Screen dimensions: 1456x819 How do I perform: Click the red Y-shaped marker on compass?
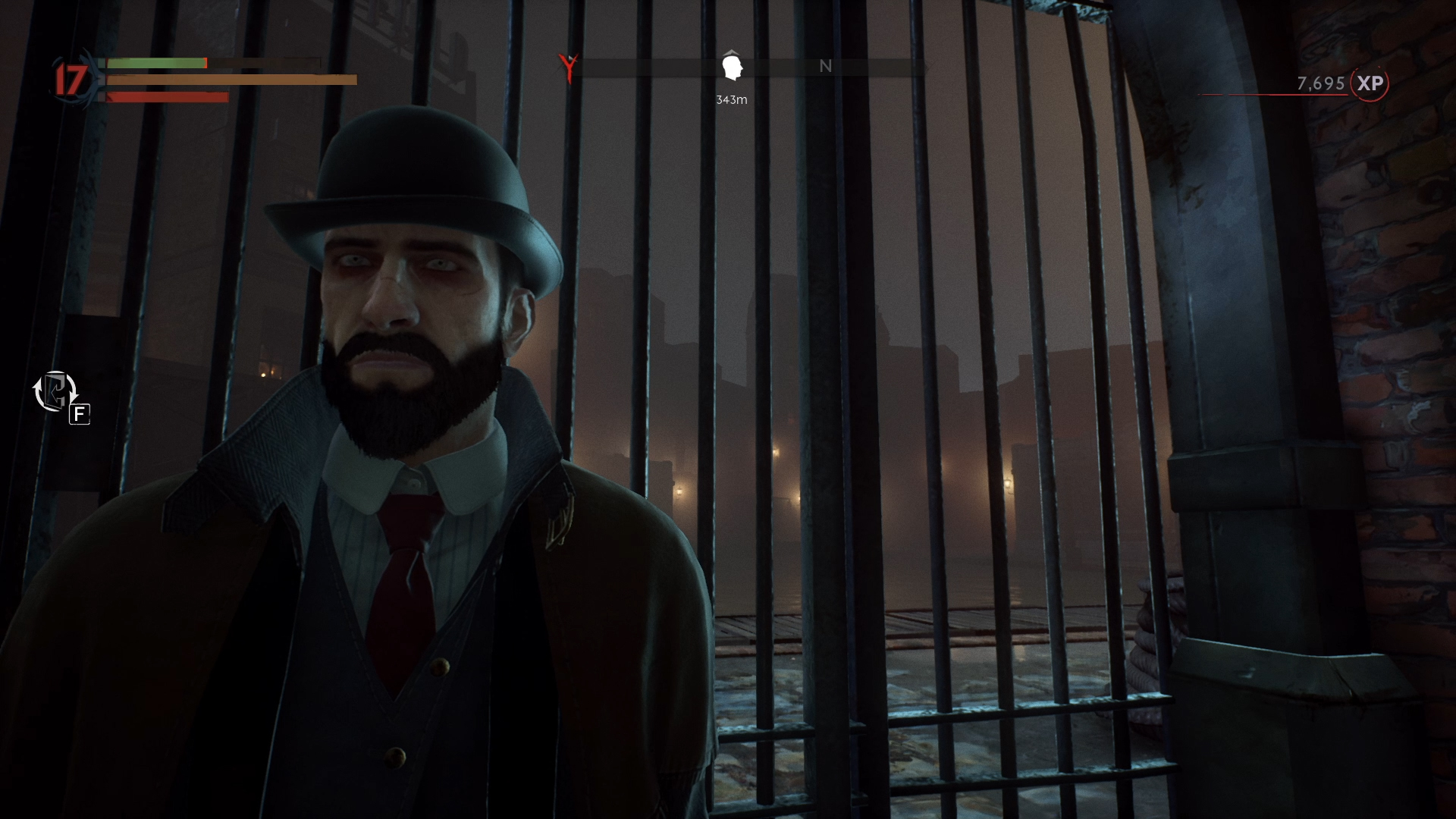566,67
